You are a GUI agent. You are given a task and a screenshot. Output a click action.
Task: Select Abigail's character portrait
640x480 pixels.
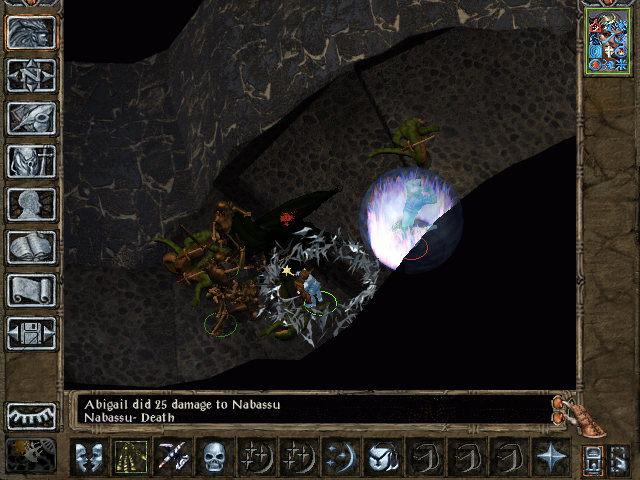[610, 42]
